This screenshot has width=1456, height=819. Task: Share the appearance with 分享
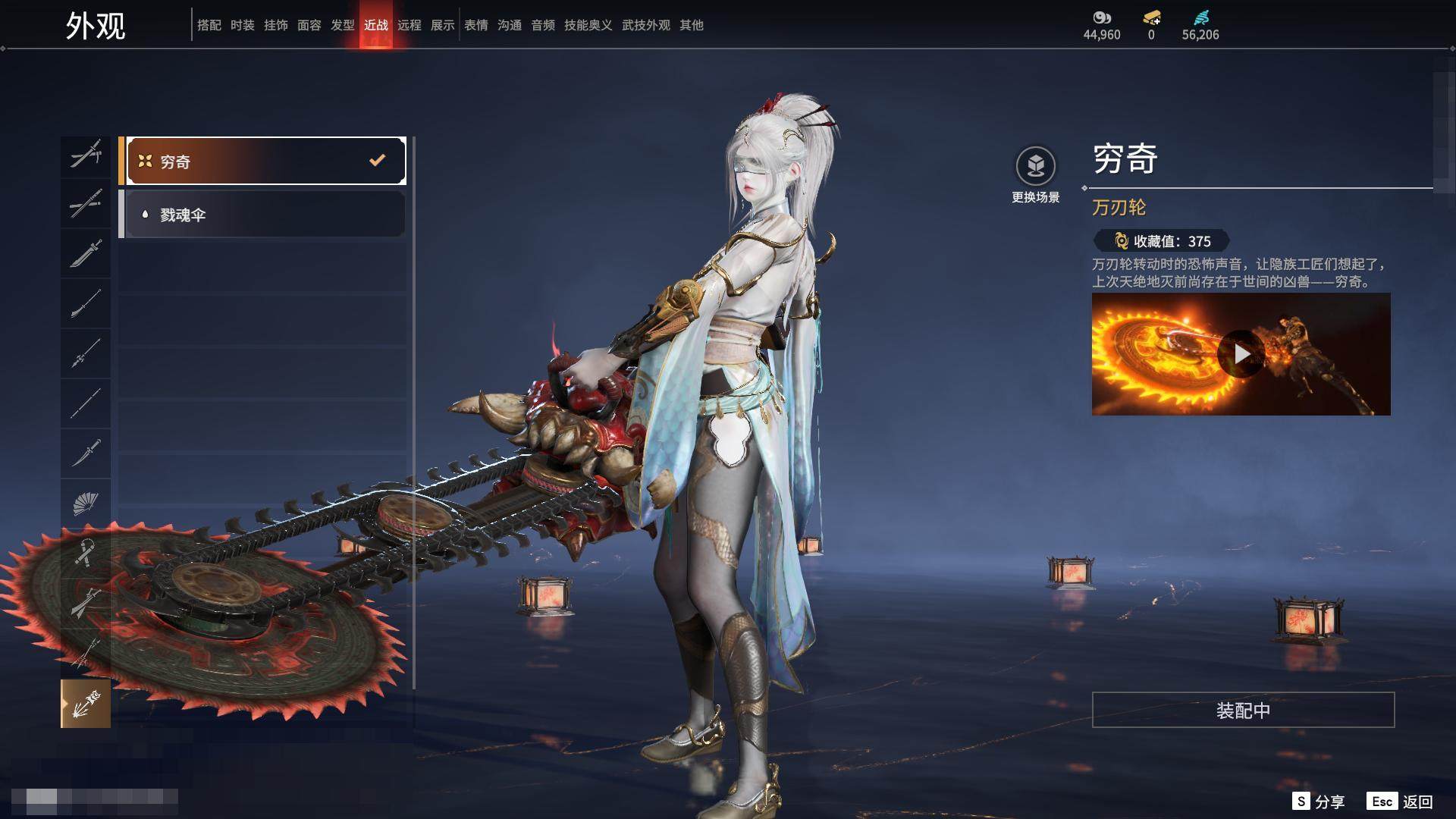[1319, 802]
